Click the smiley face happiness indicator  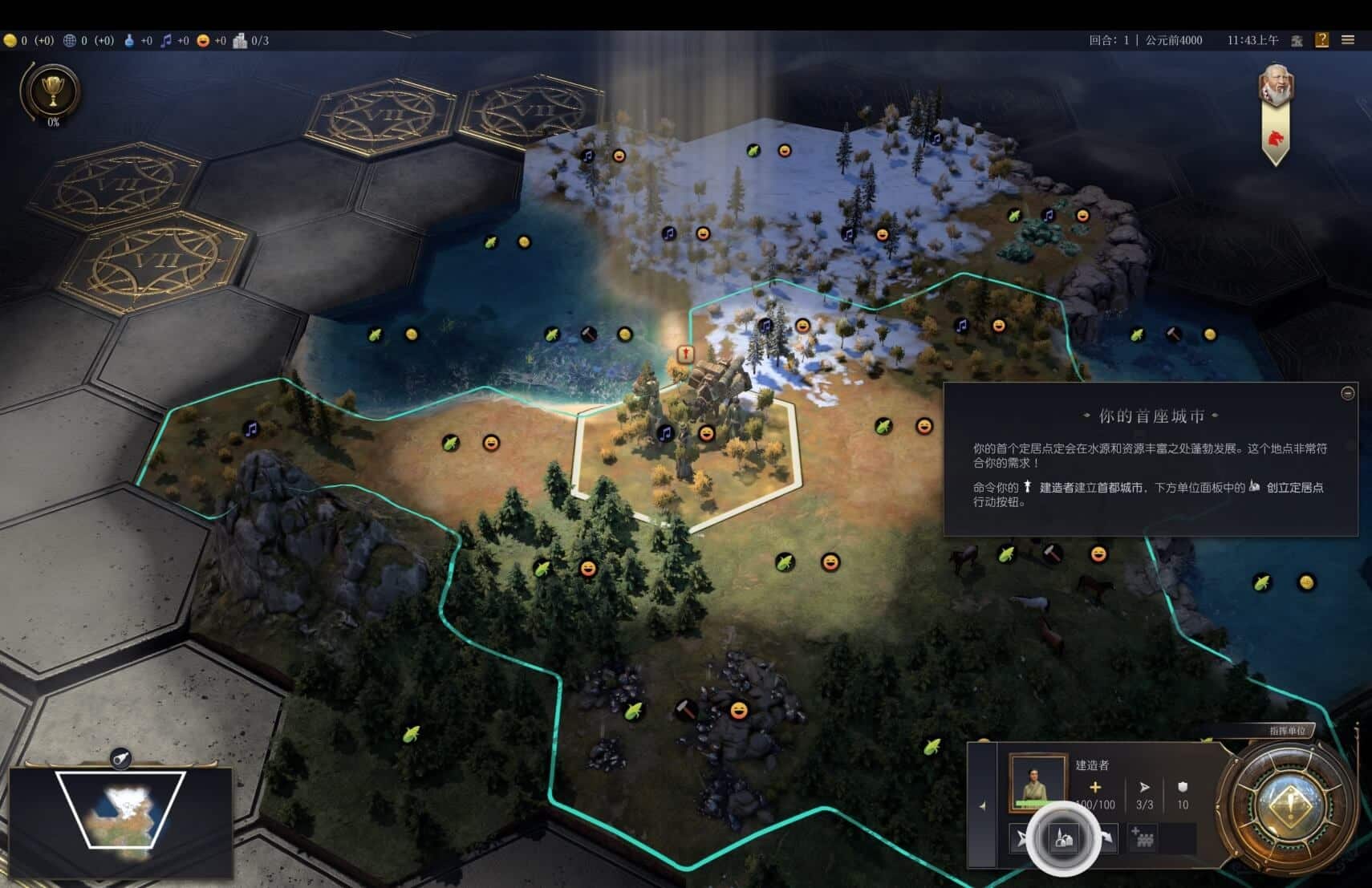(x=203, y=40)
